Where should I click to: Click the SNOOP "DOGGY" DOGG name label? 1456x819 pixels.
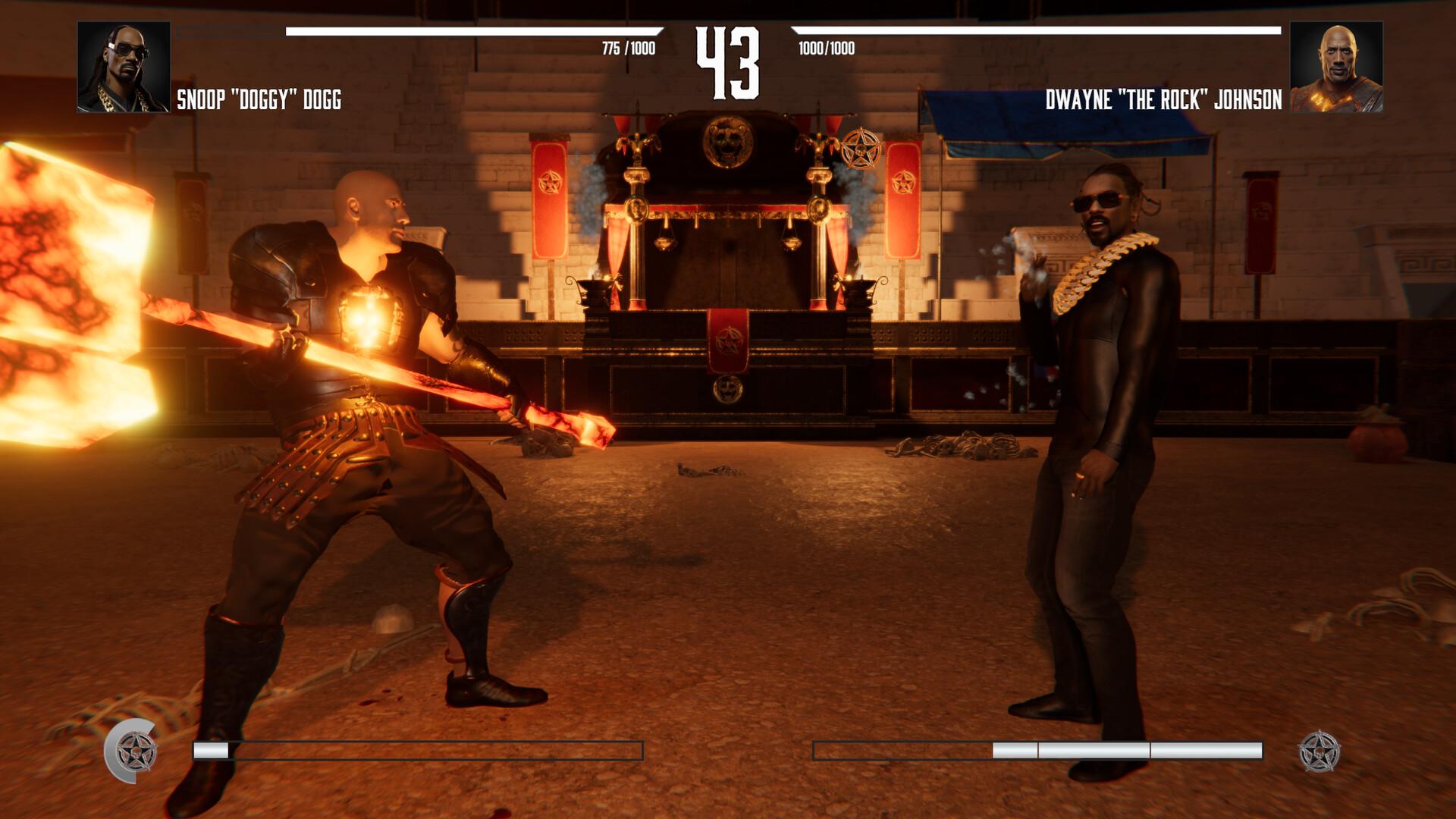click(x=259, y=97)
